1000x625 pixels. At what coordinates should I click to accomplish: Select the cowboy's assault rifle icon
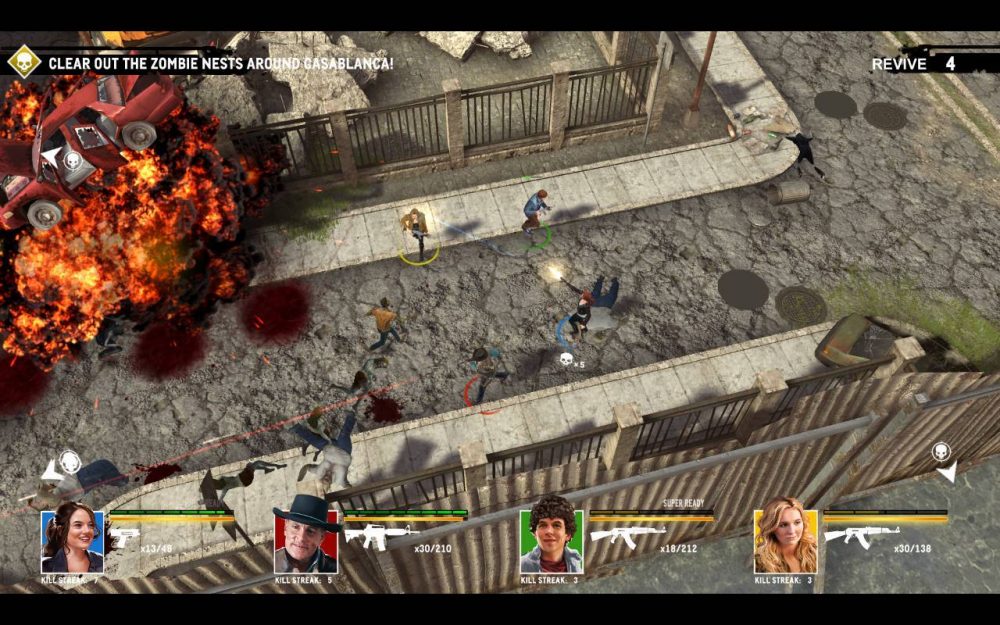[381, 536]
